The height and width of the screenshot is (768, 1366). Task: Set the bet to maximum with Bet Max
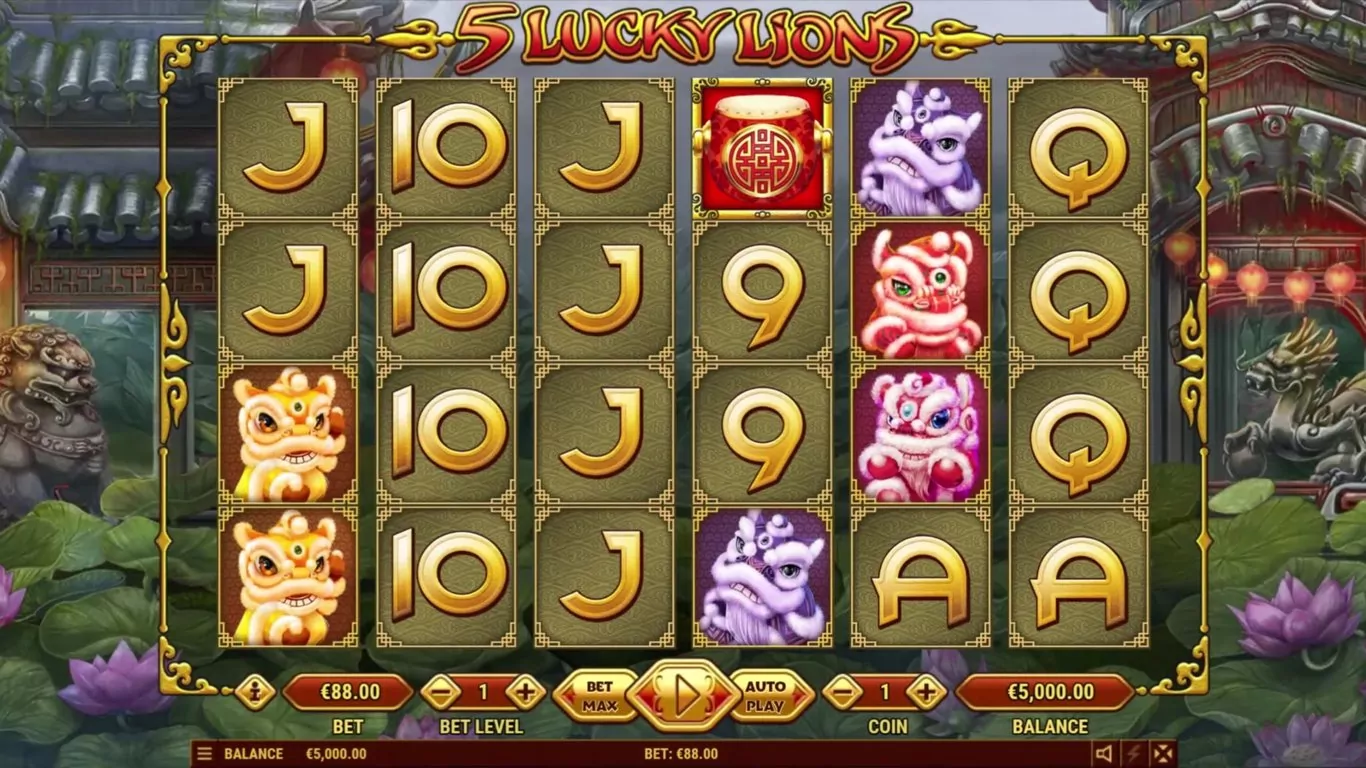pyautogui.click(x=598, y=694)
